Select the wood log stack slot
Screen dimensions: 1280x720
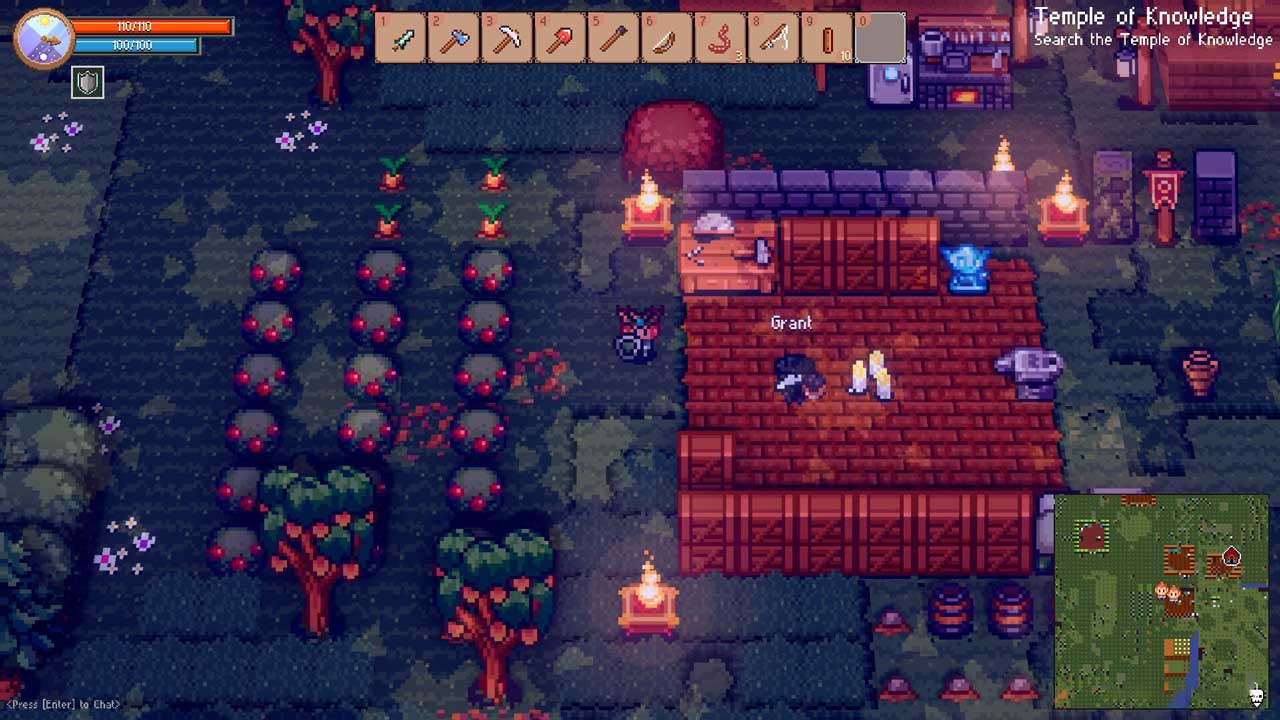[x=827, y=39]
